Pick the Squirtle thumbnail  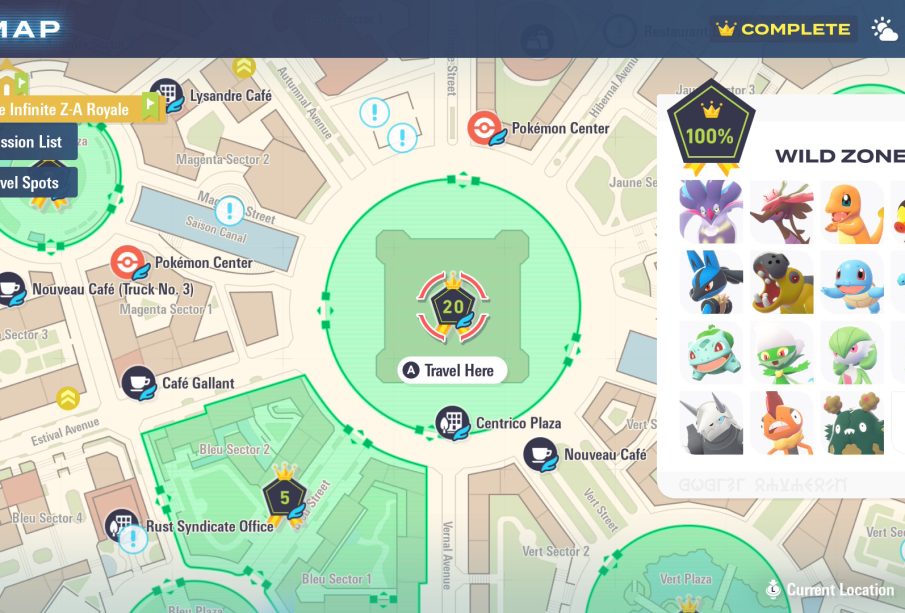pyautogui.click(x=853, y=282)
